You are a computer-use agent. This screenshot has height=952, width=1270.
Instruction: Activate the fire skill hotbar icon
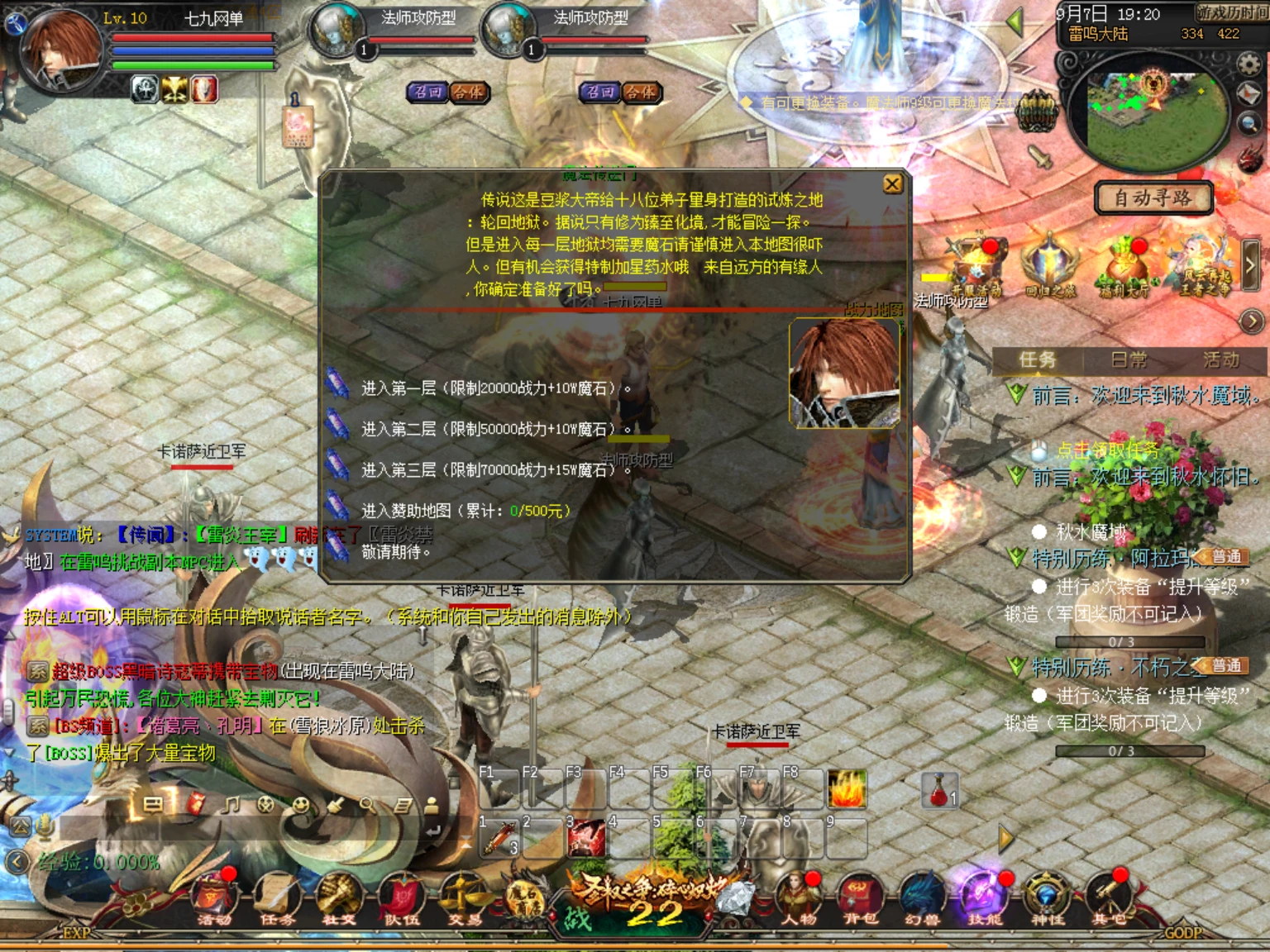tap(847, 788)
